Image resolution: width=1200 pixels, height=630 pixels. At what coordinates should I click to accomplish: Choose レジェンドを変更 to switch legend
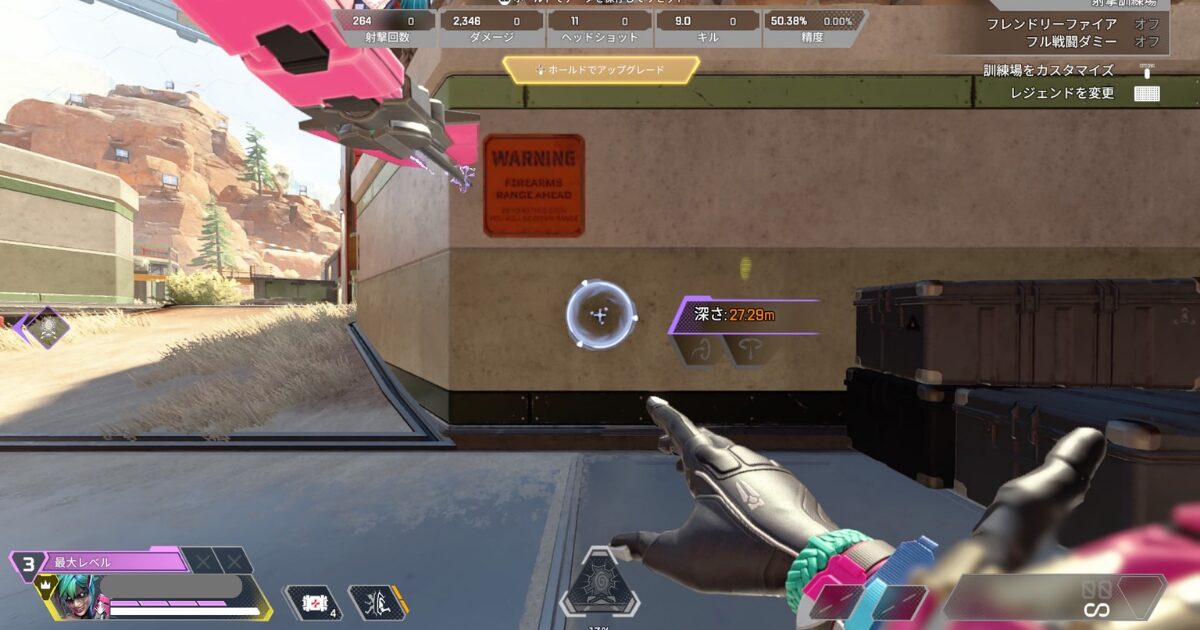coord(1147,94)
